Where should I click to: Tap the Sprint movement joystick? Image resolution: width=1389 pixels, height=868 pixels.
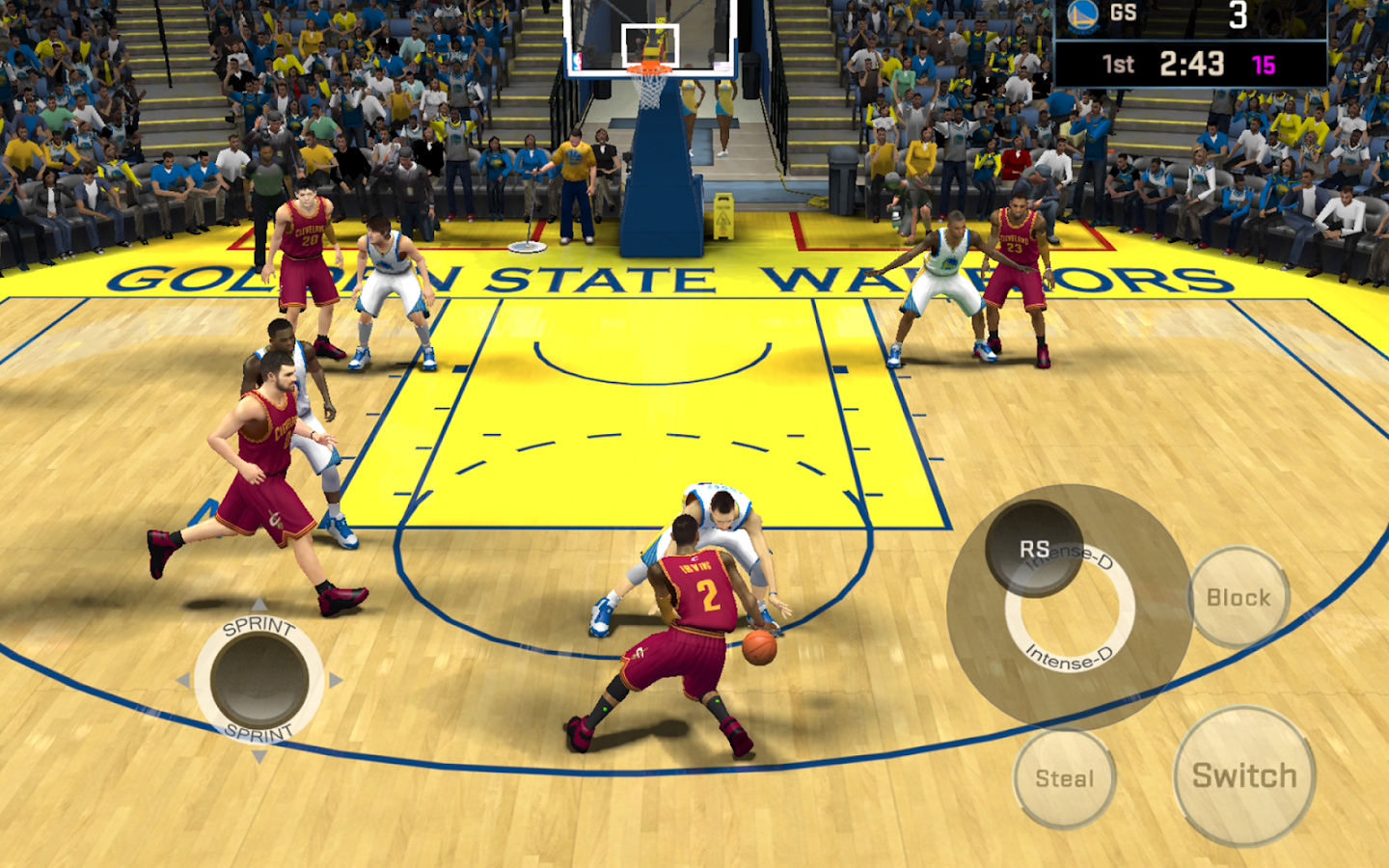pyautogui.click(x=259, y=680)
